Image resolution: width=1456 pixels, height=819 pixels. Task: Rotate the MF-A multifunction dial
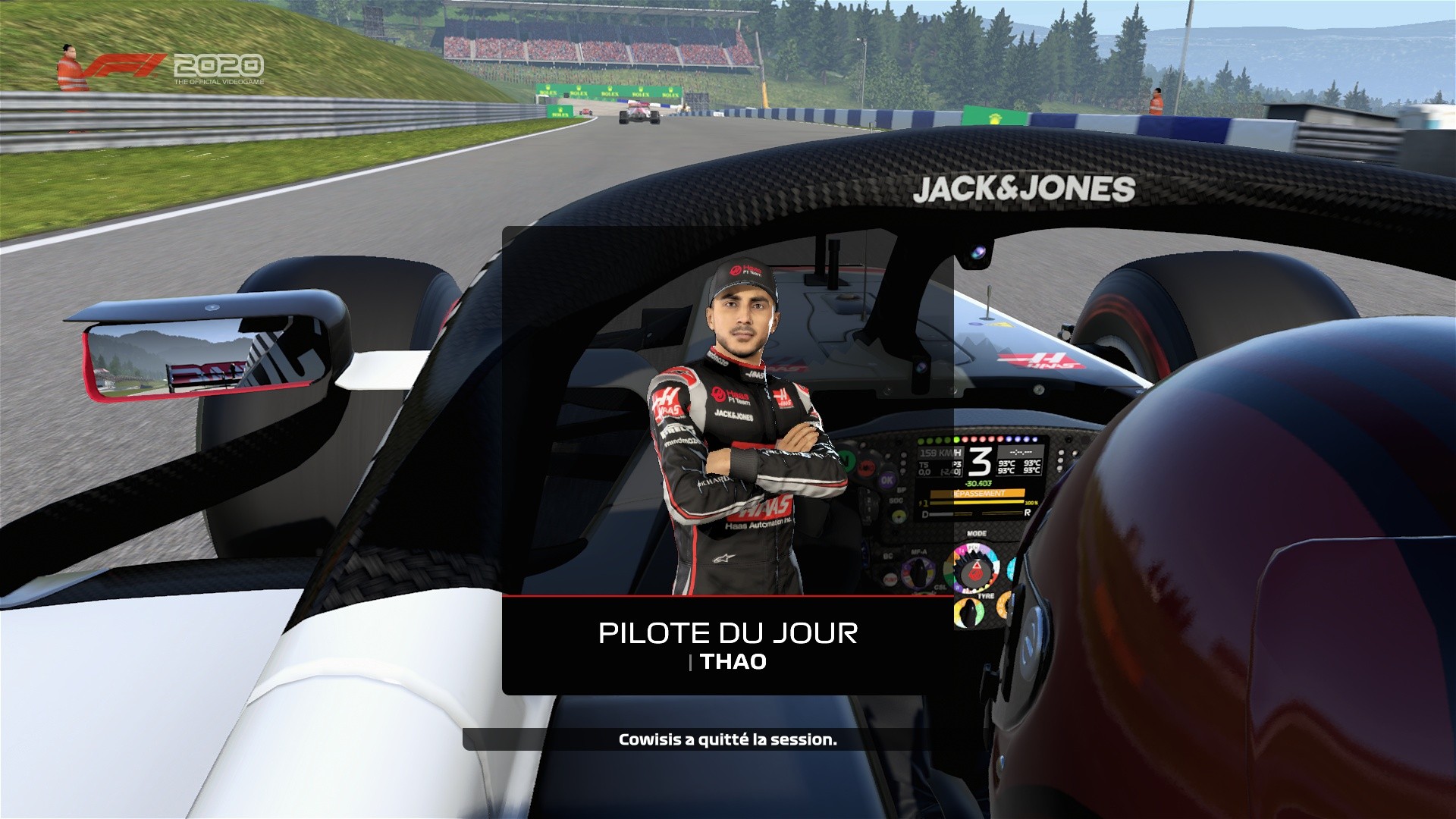(x=918, y=572)
